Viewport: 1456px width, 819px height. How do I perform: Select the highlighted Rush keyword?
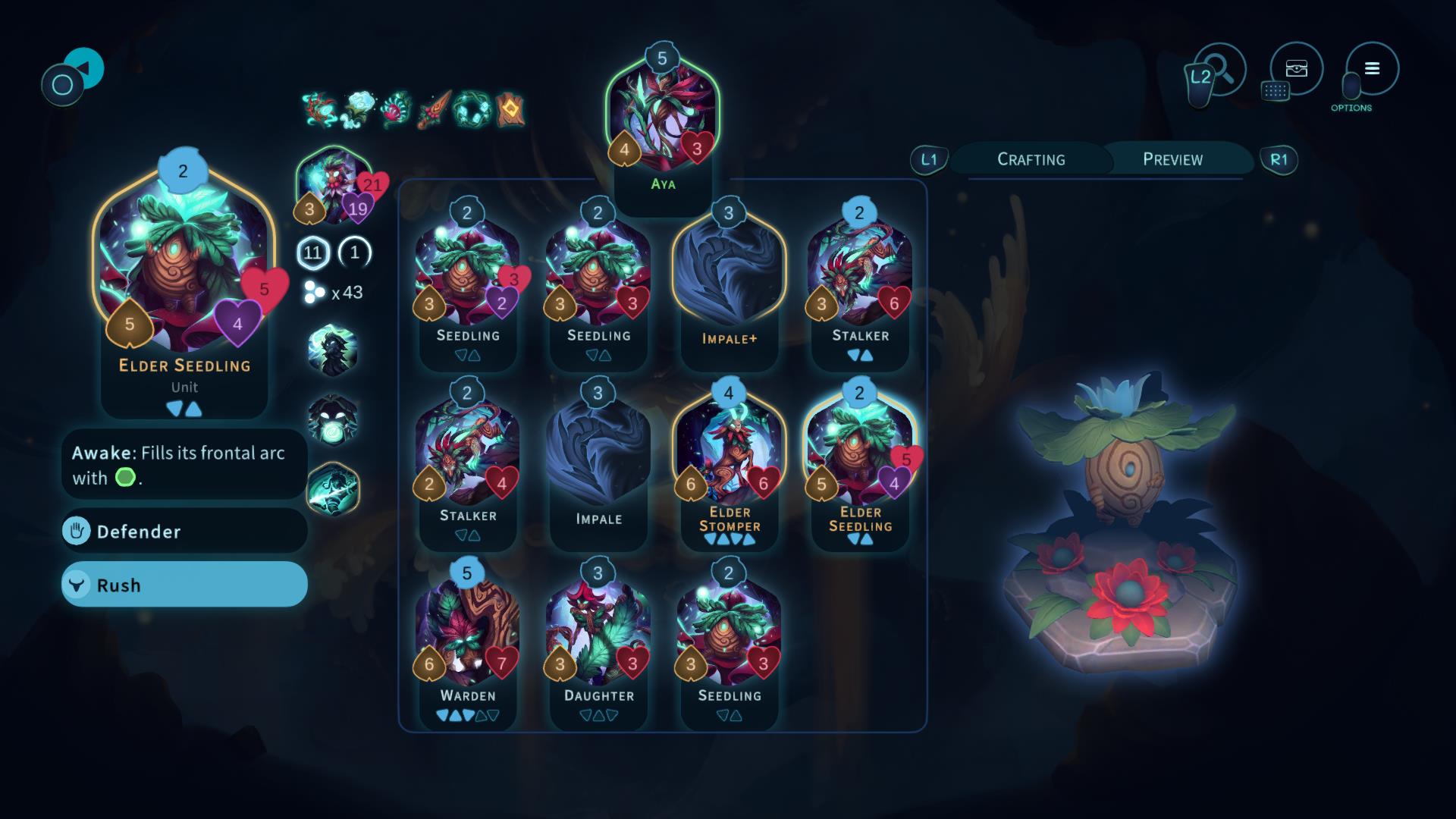tap(184, 585)
